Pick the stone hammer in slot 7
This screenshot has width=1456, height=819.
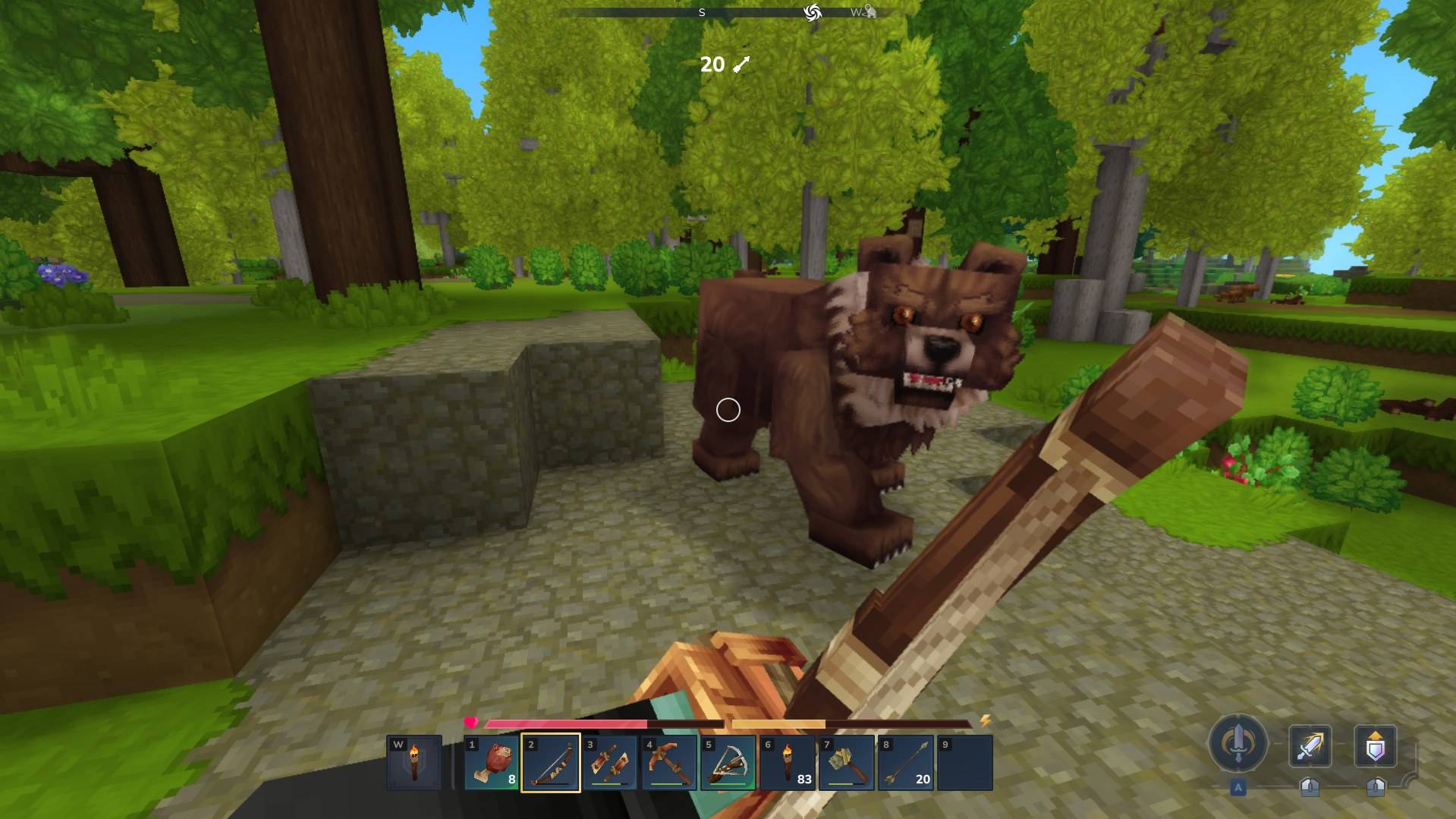tap(847, 763)
